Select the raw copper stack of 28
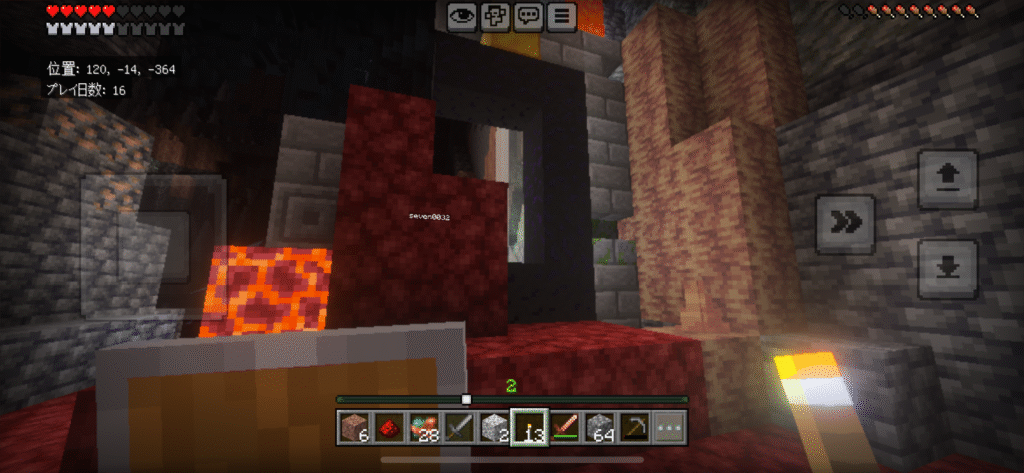Screen dimensions: 1024x473 (x=425, y=427)
